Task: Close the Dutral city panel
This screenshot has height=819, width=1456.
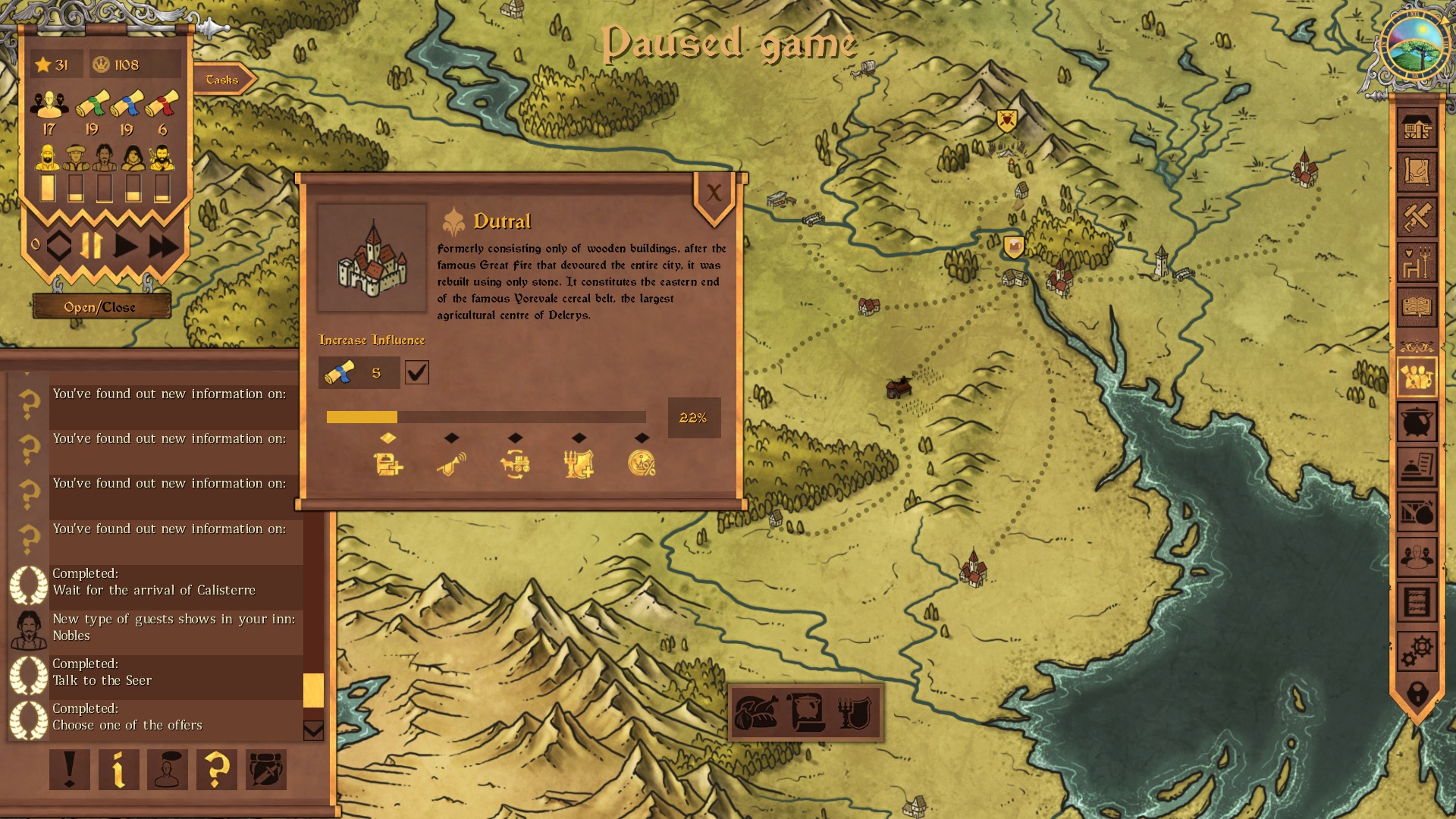Action: click(x=714, y=193)
